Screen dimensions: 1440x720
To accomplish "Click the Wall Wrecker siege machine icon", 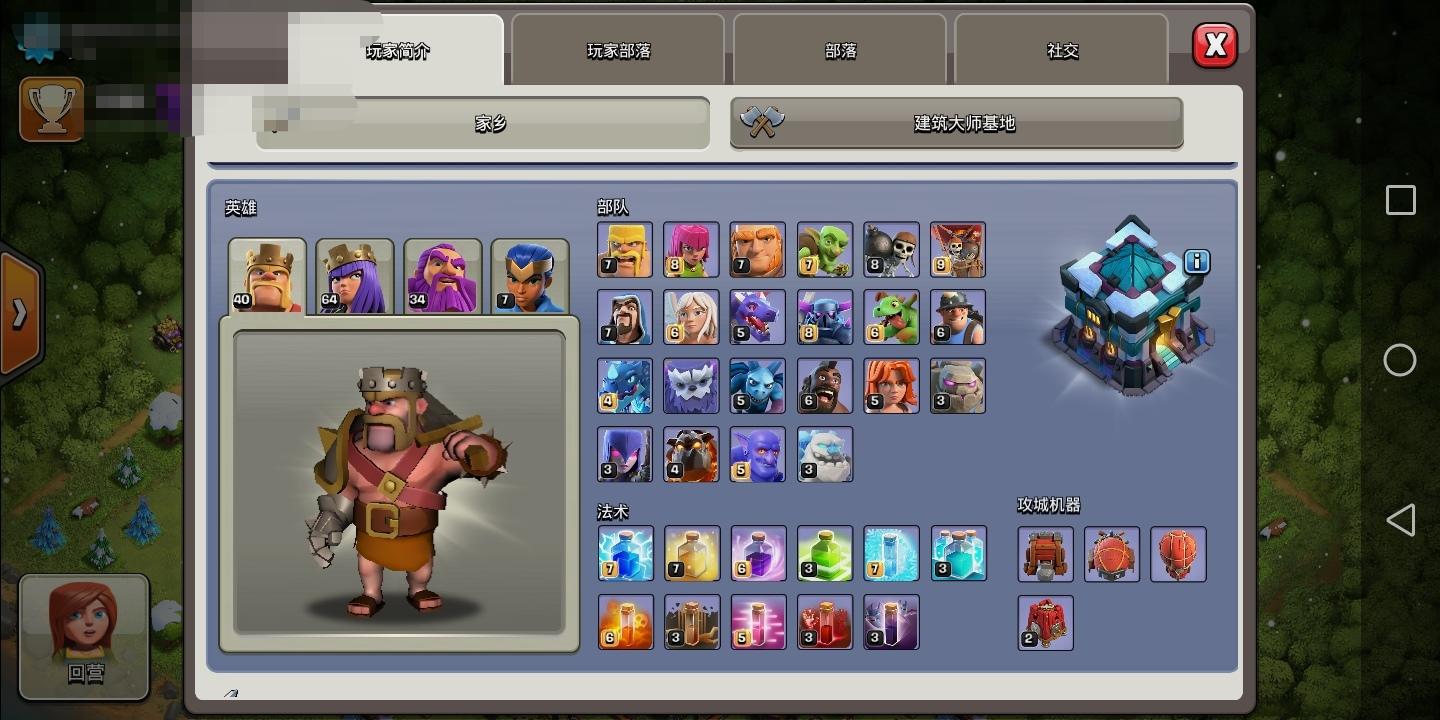I will [x=1045, y=553].
